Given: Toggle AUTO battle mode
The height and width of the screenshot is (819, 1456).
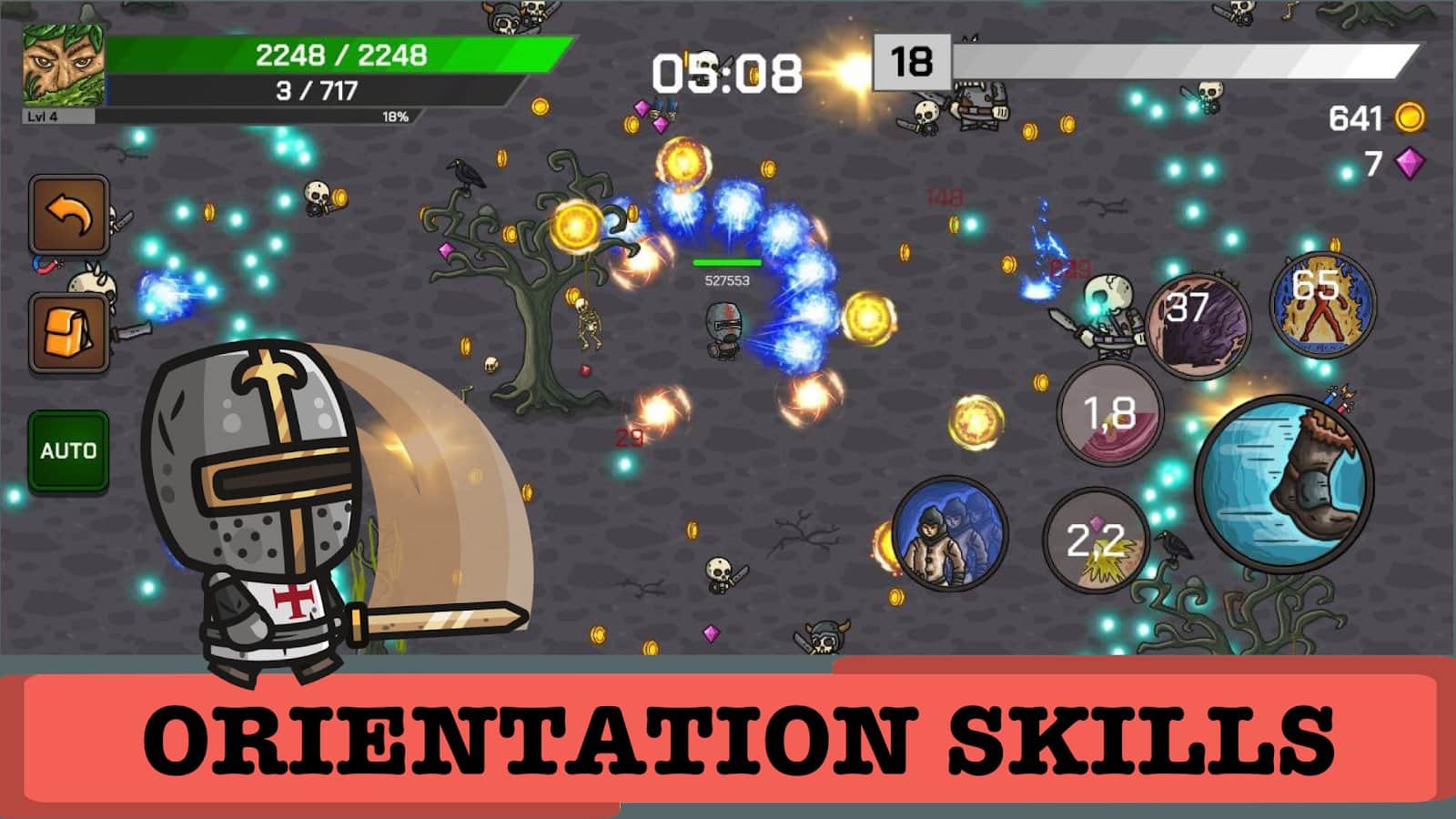Looking at the screenshot, I should (67, 449).
